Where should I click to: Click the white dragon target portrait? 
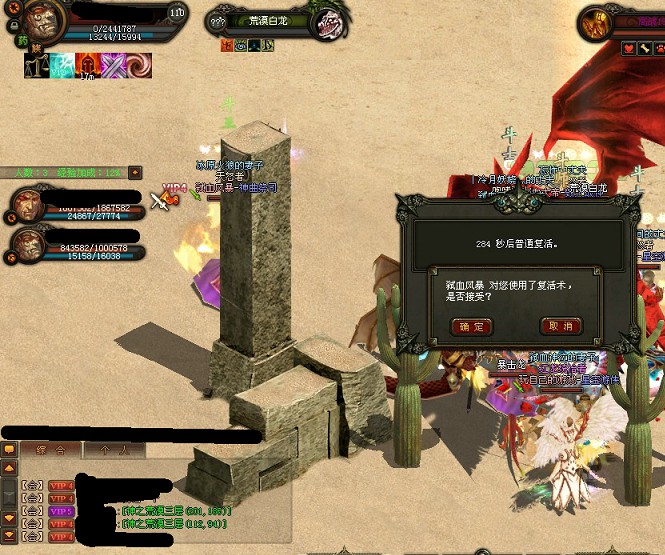coord(326,23)
